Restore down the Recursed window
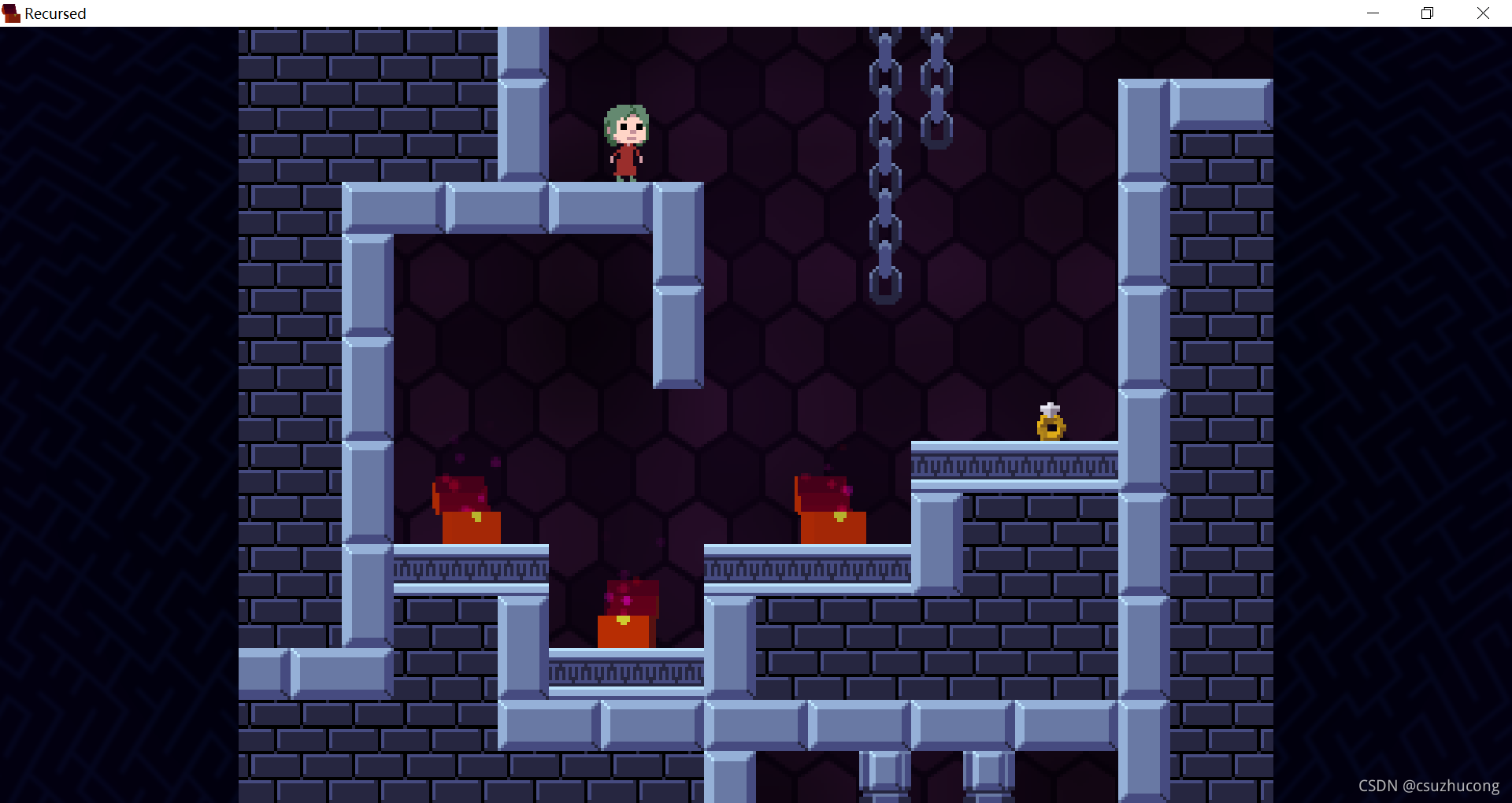 pos(1427,13)
